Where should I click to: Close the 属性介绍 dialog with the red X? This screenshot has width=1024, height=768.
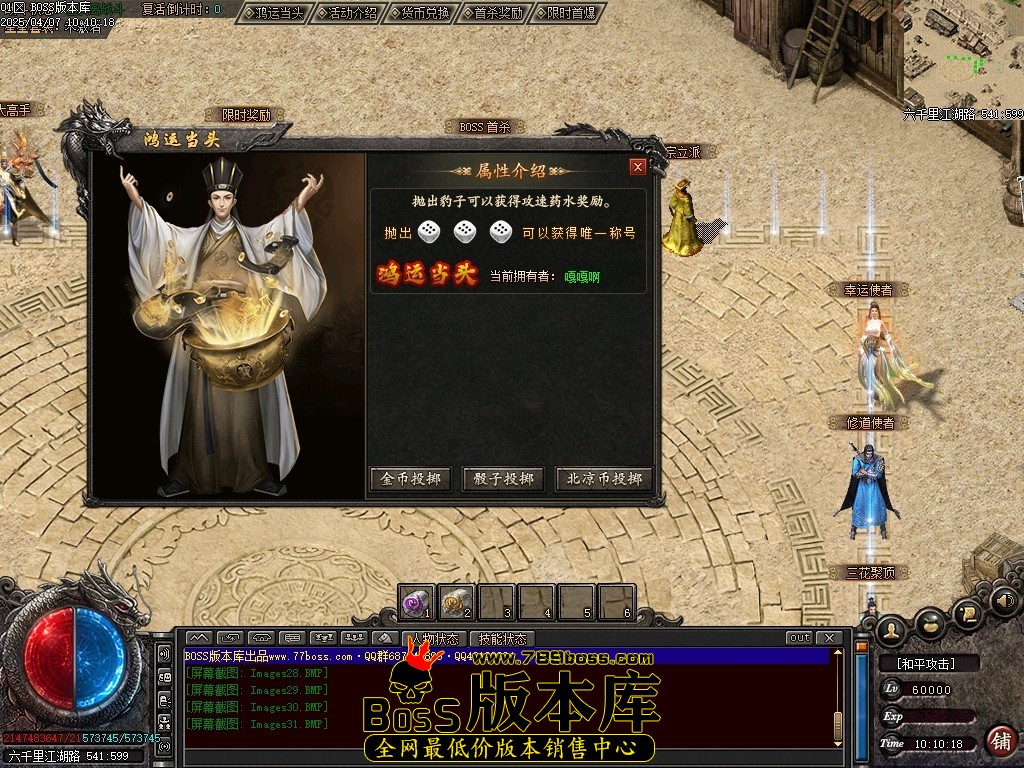point(637,167)
